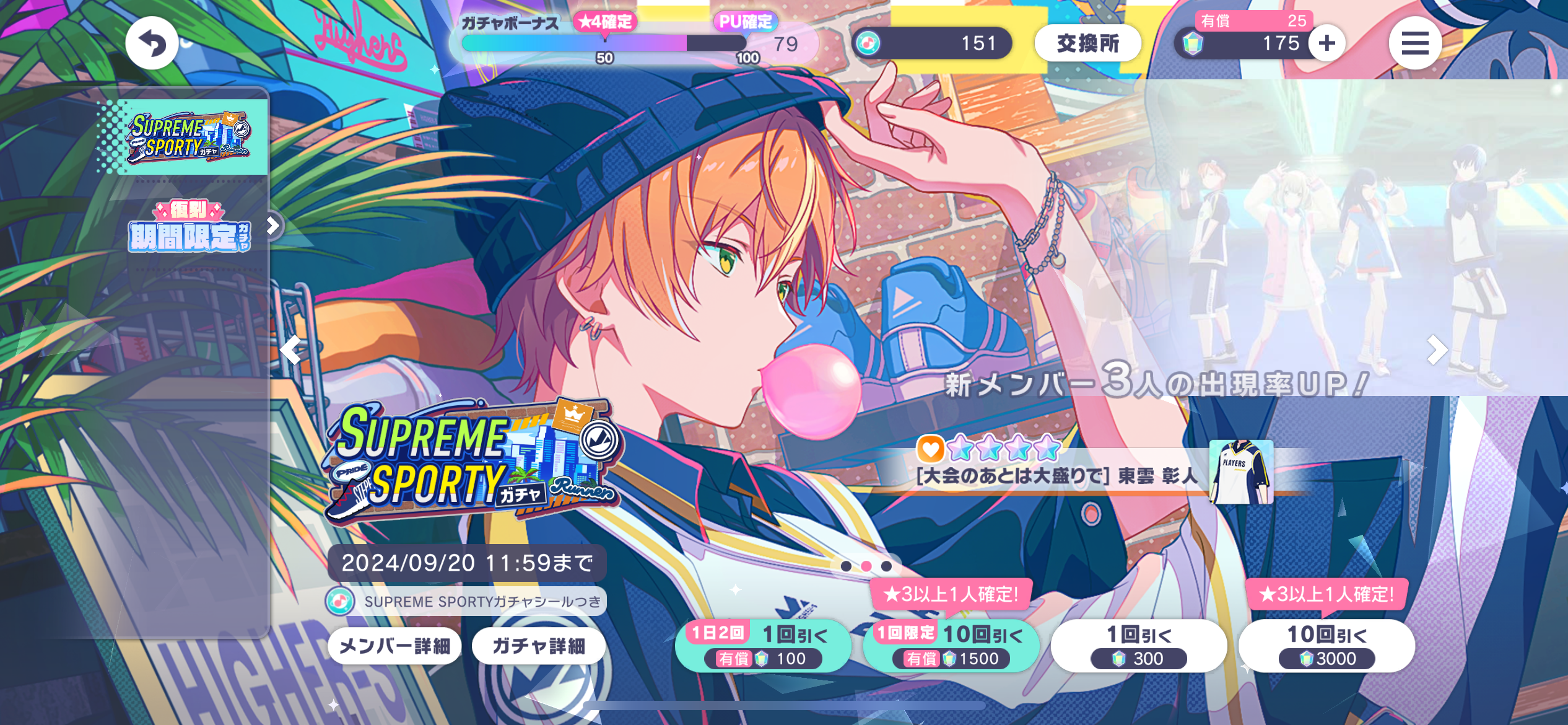Open the 交換所 exchange shop

click(1087, 43)
